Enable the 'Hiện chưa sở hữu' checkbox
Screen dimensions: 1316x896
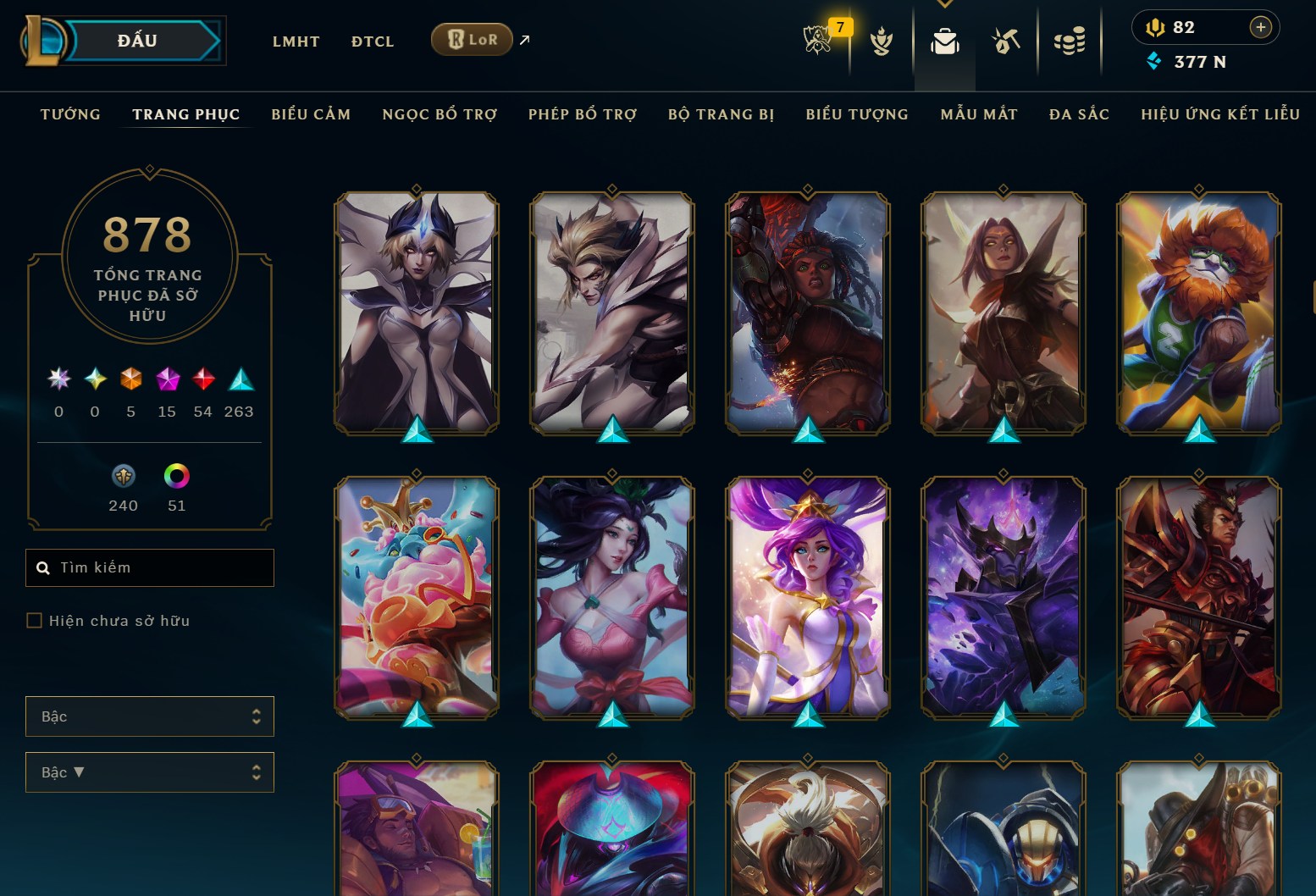click(x=35, y=620)
